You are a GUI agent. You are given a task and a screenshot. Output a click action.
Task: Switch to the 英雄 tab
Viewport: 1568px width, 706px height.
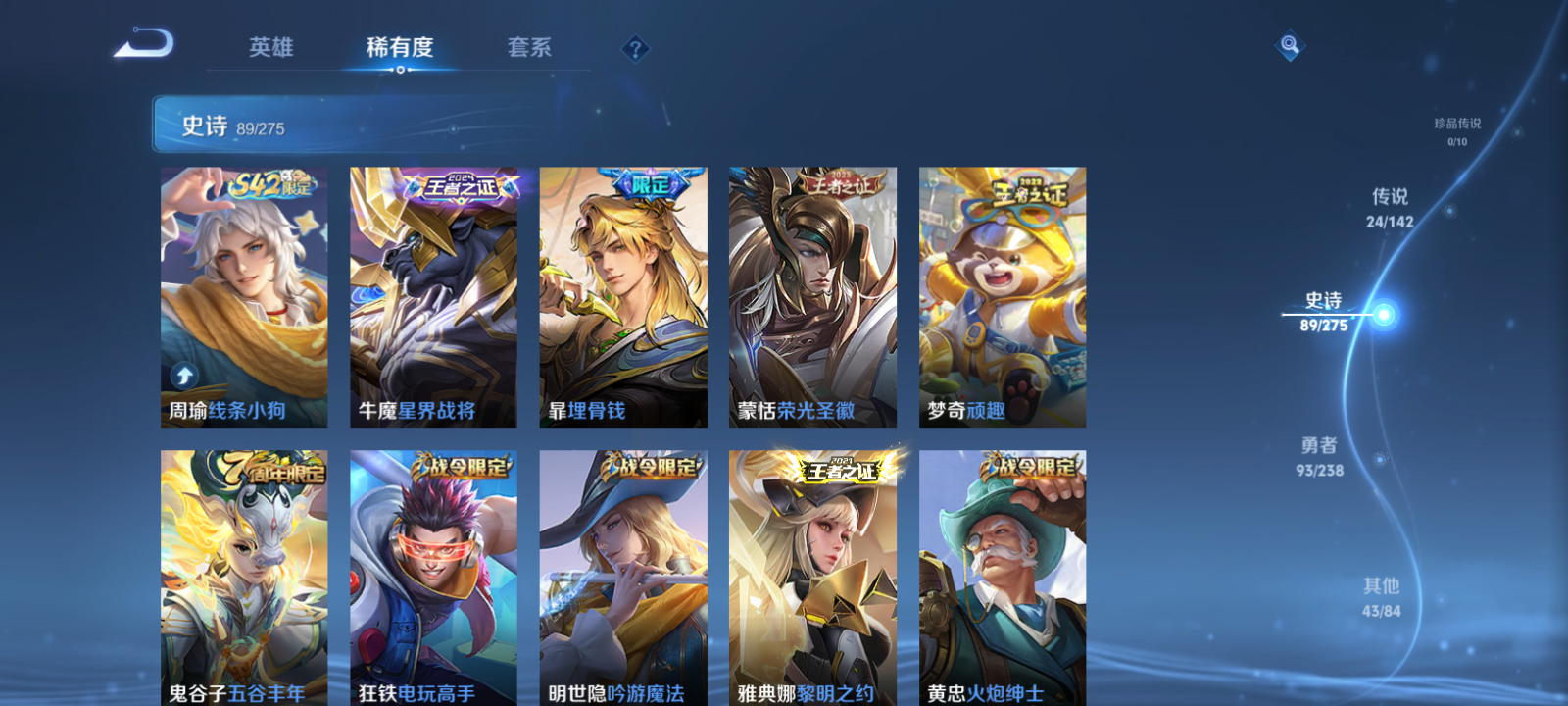(x=271, y=47)
